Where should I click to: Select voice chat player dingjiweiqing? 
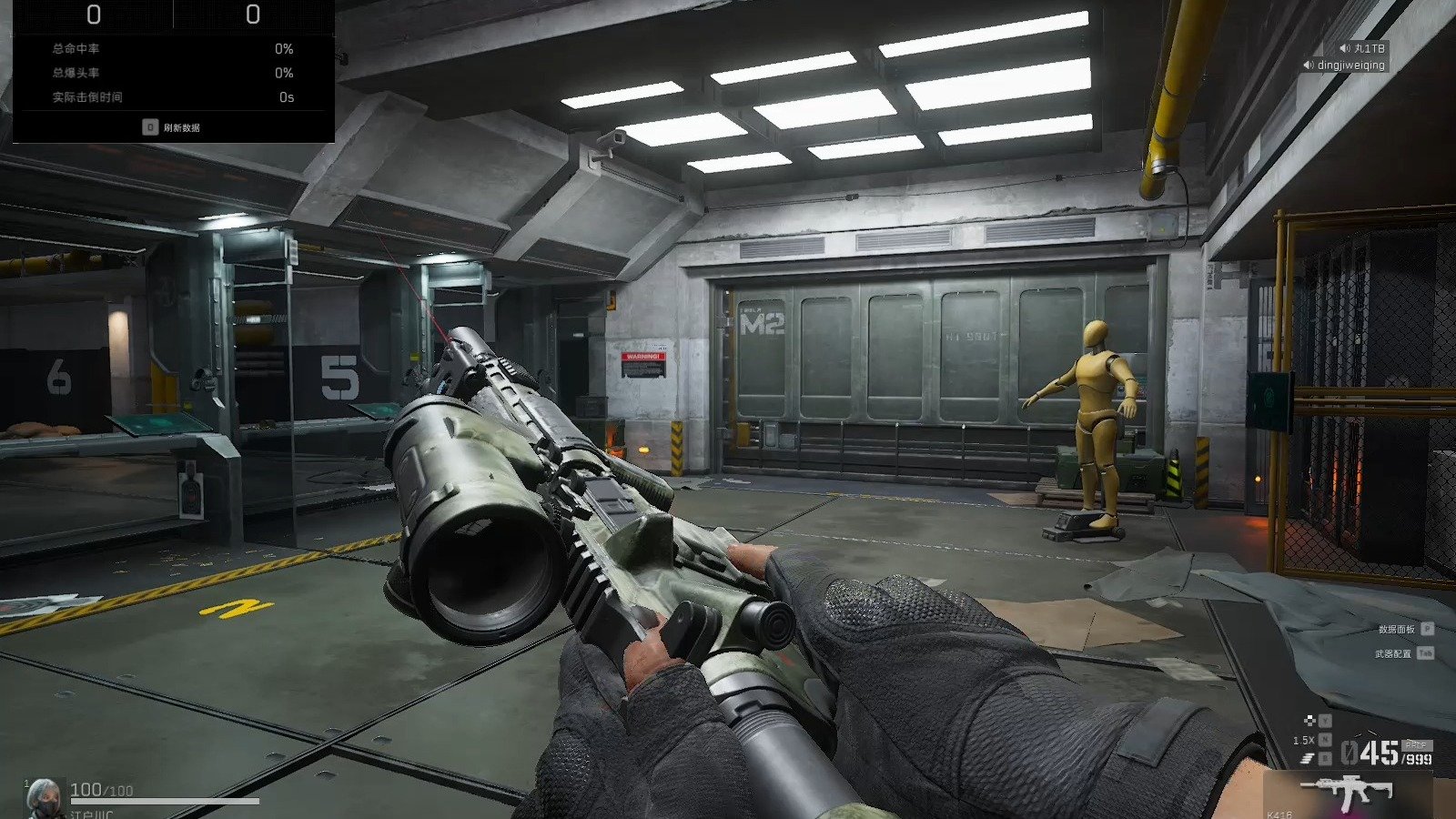[x=1350, y=66]
